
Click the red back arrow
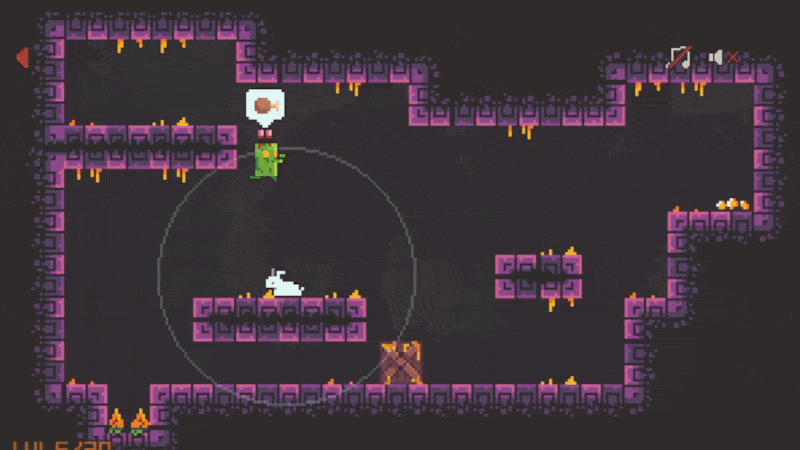click(x=22, y=58)
